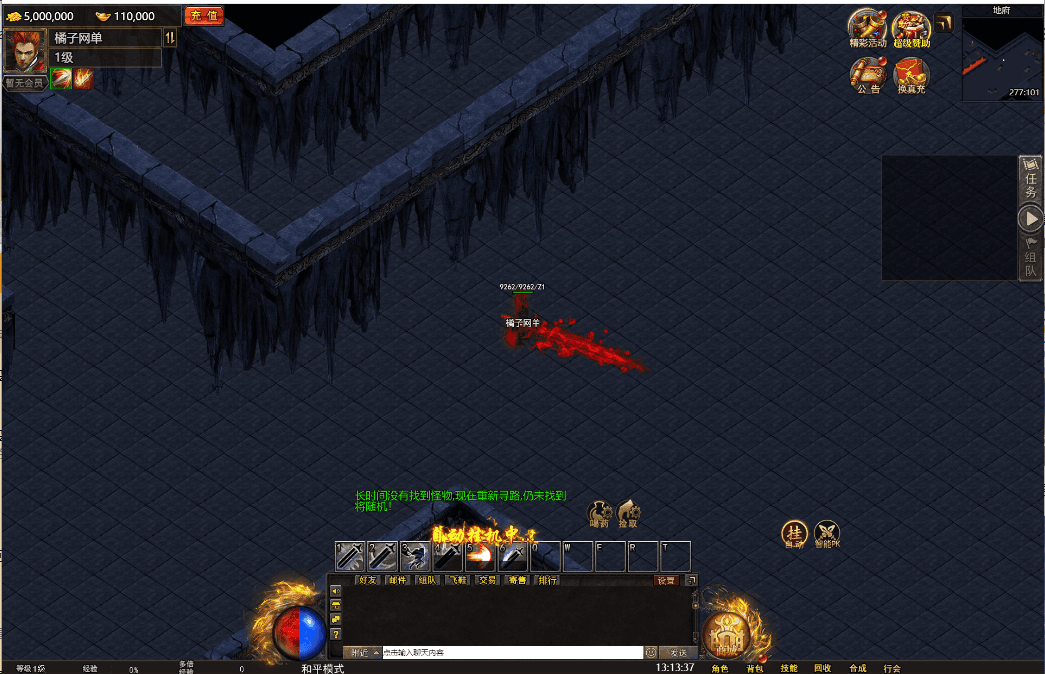This screenshot has width=1045, height=674.
Task: Click the chat text input field
Action: 511,652
